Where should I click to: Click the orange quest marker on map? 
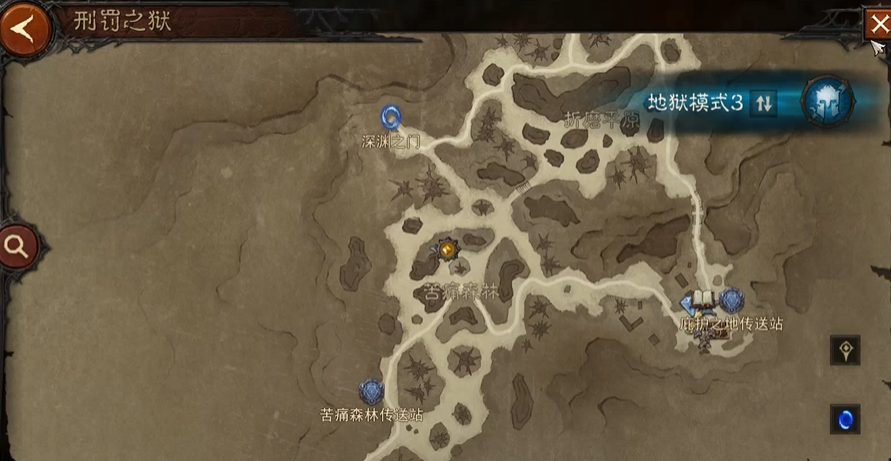pyautogui.click(x=446, y=249)
